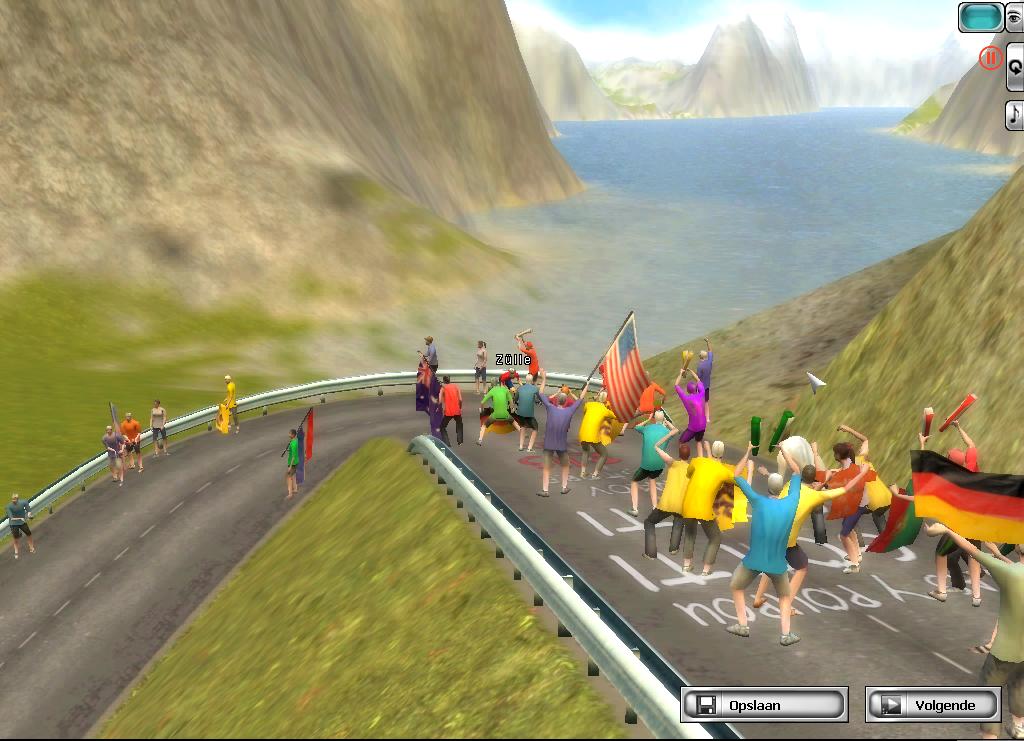This screenshot has width=1024, height=741.
Task: Click the teal oval button
Action: (980, 17)
